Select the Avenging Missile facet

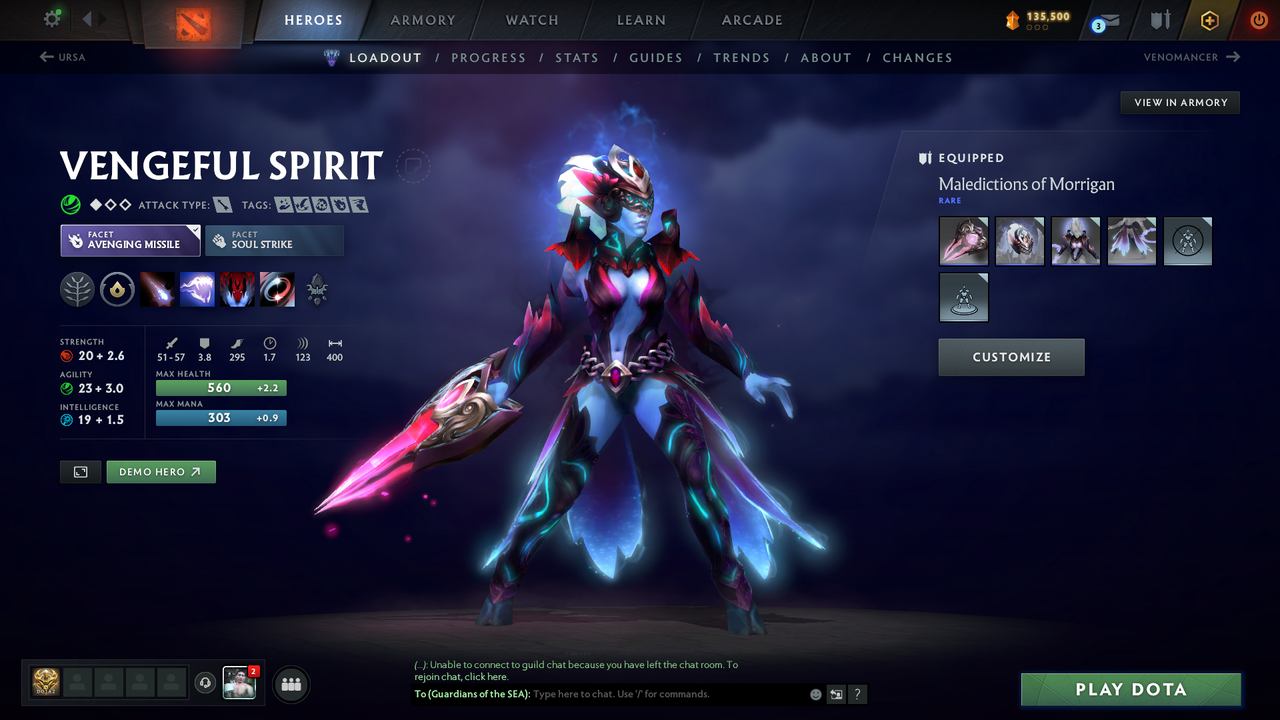click(x=130, y=240)
